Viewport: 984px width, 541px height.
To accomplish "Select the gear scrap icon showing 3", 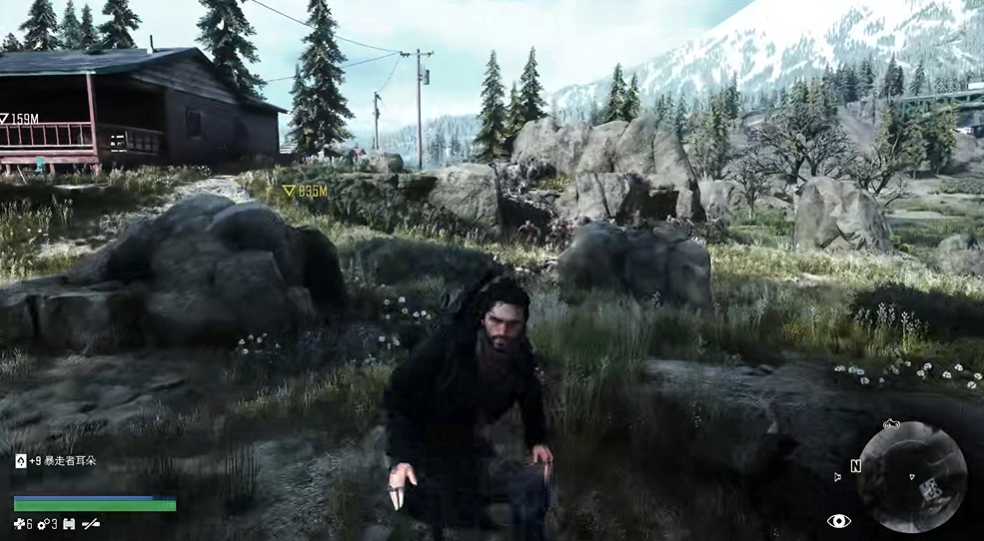I will coord(44,523).
